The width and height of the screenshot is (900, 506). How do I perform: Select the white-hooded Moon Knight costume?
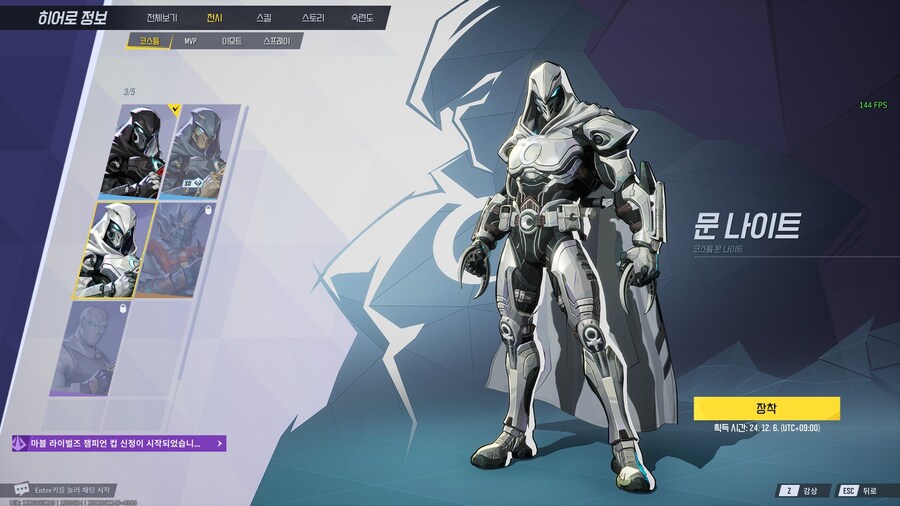click(118, 248)
